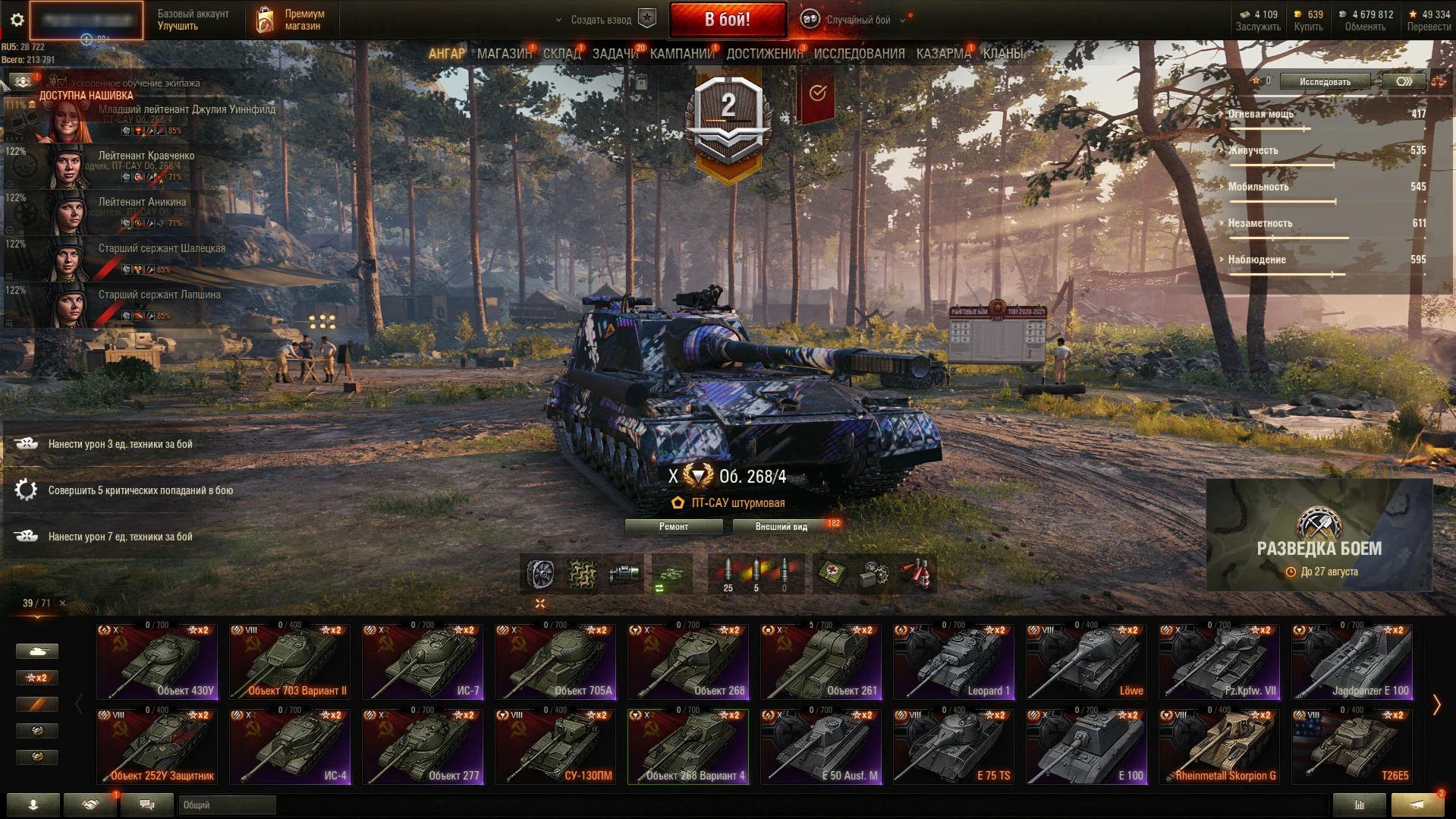Pick the E 100 from the carousel

click(x=1086, y=748)
